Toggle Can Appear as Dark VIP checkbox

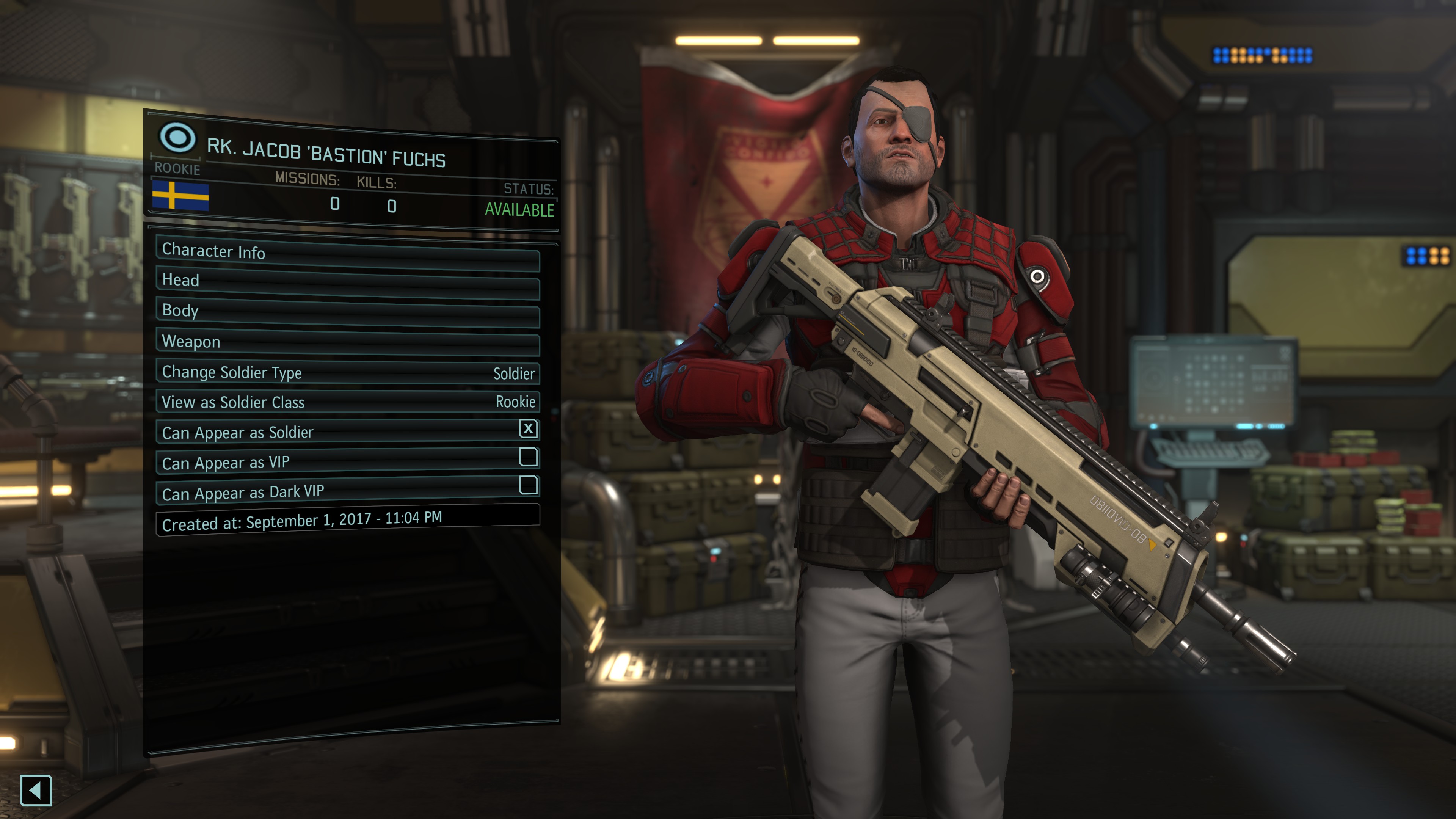pos(528,485)
